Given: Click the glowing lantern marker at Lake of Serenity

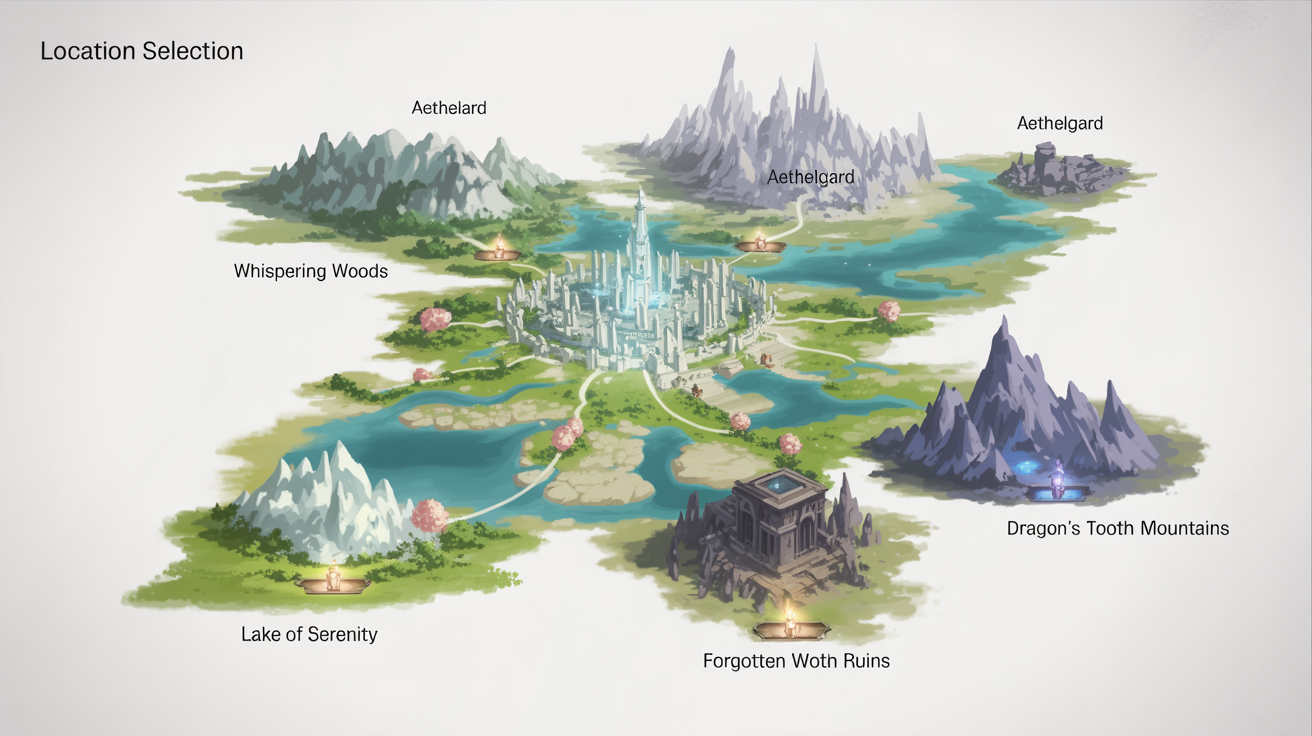Looking at the screenshot, I should coord(333,580).
